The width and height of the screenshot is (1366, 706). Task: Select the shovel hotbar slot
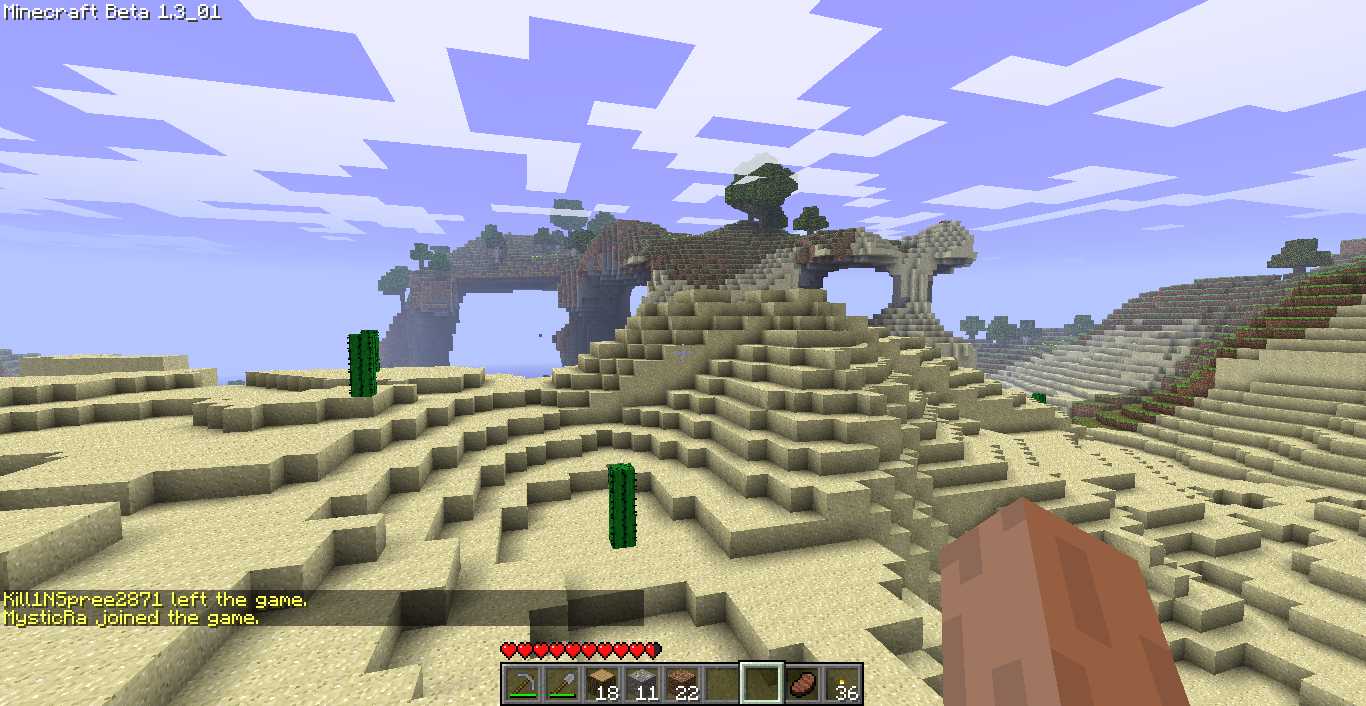pos(560,684)
